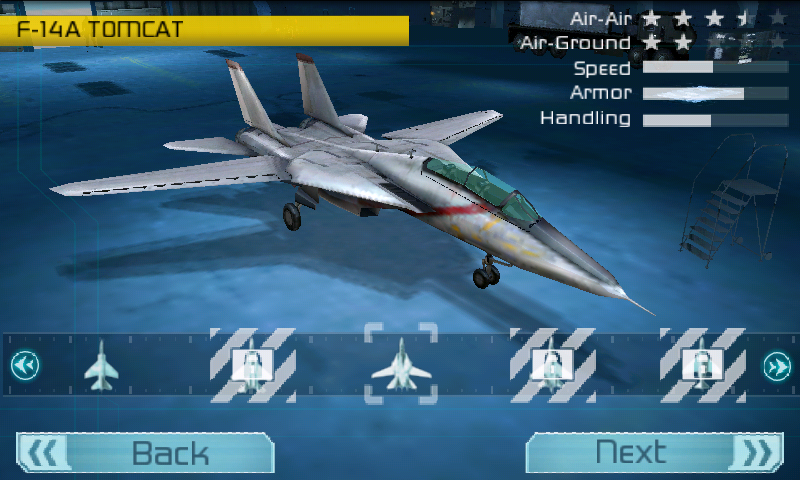The image size is (800, 480).
Task: Click the left rewind arrow of aircraft strip
Action: [x=25, y=366]
